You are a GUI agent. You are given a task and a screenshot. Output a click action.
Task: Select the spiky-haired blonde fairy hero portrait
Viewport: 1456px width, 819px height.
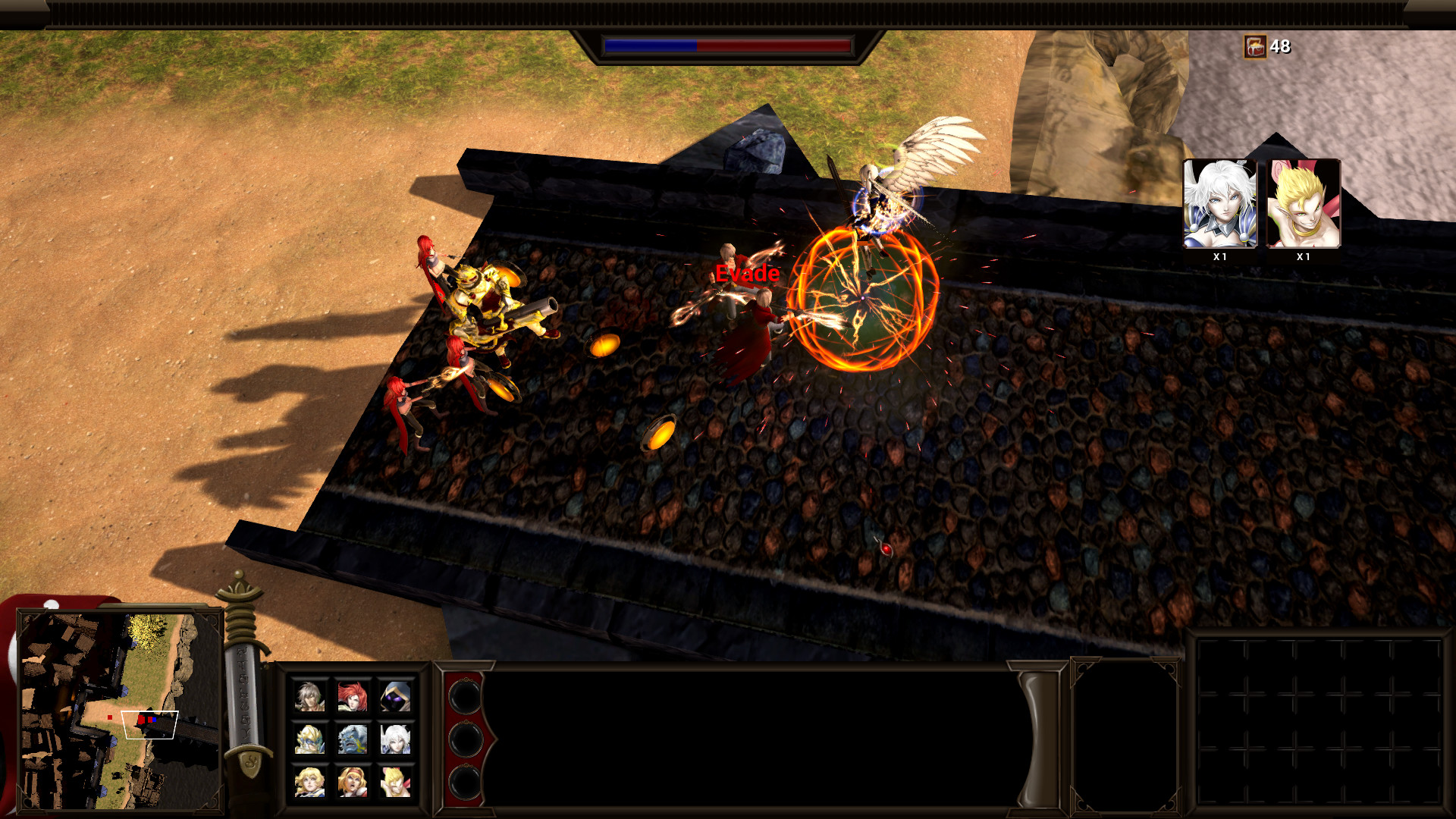click(x=395, y=781)
